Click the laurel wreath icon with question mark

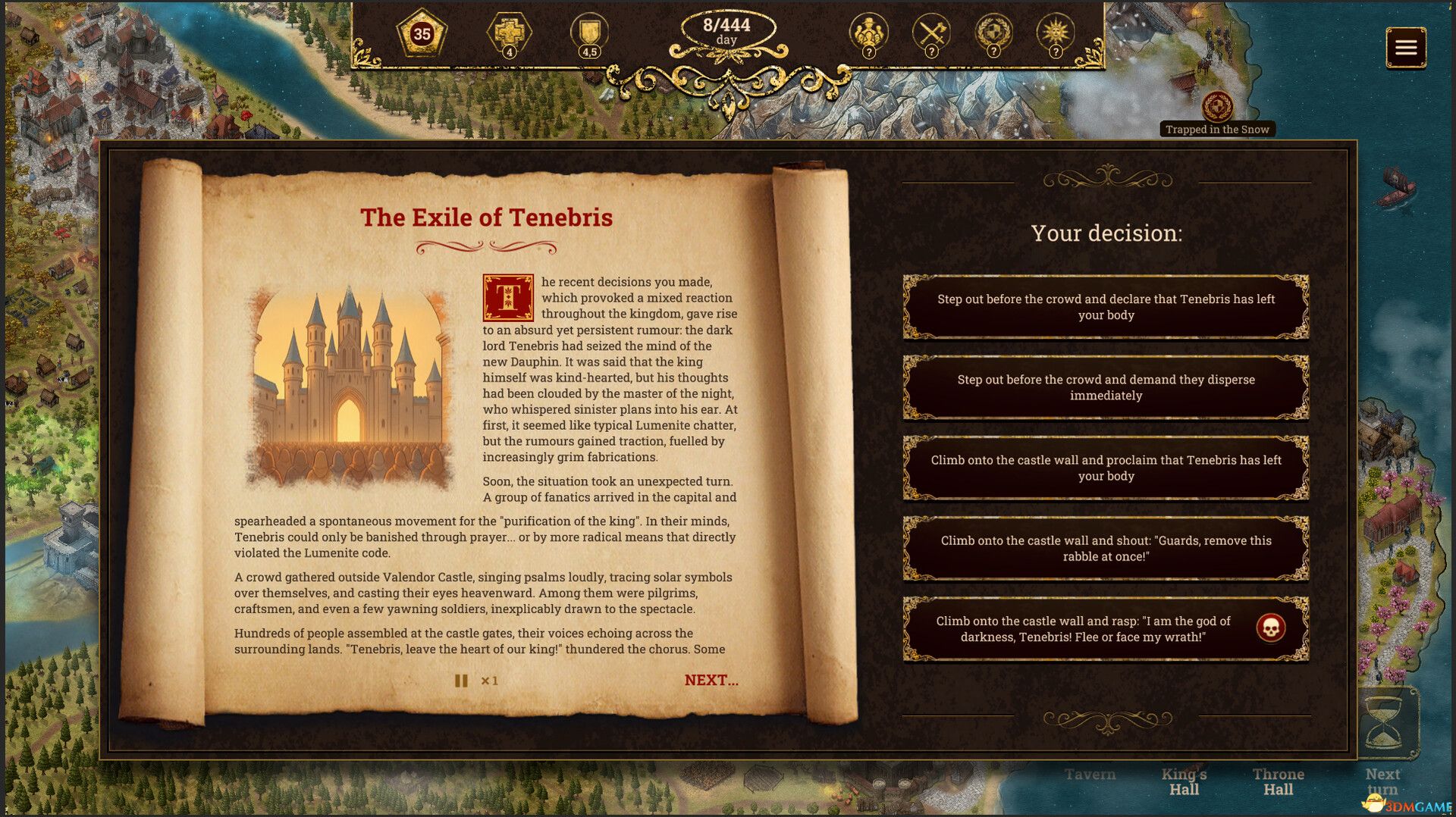[x=993, y=33]
